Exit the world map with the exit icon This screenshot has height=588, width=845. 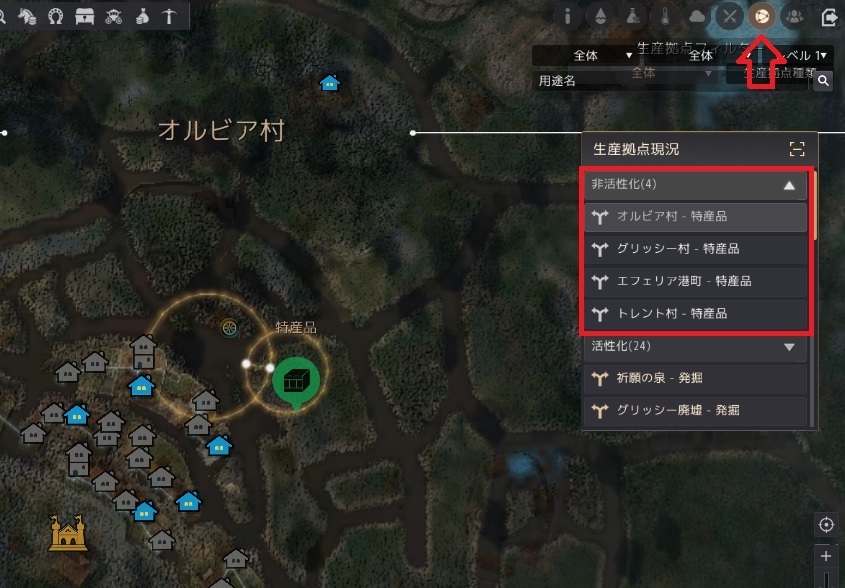click(828, 16)
